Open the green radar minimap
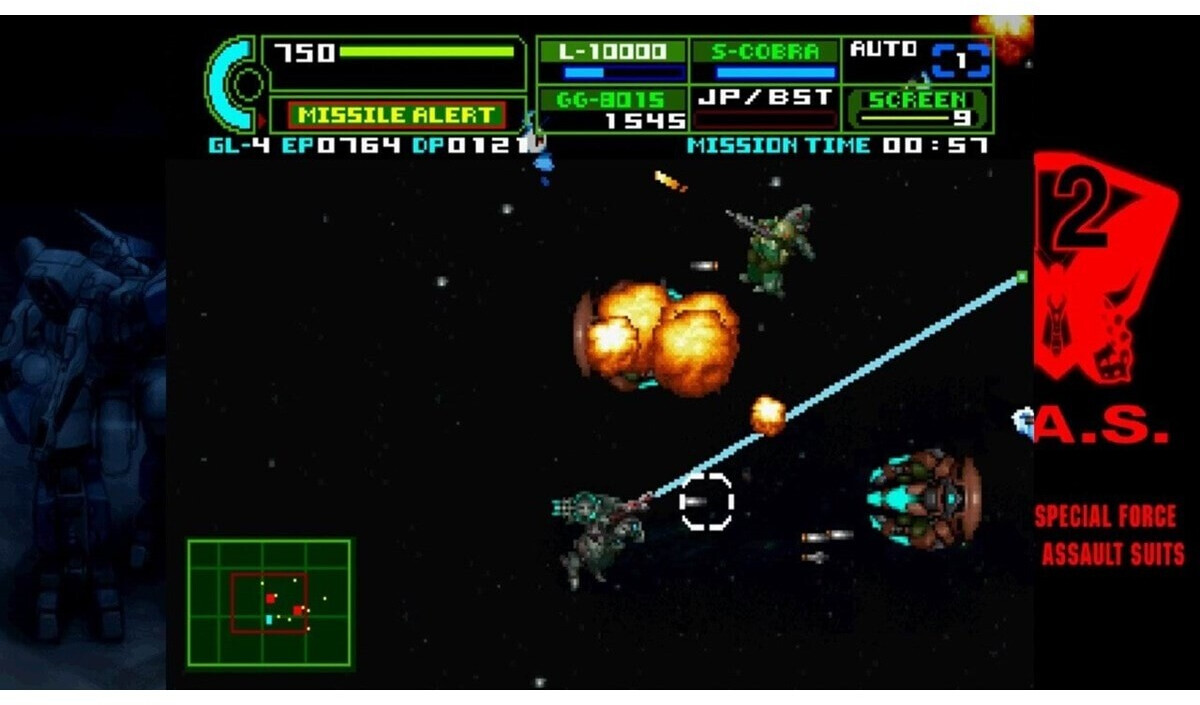This screenshot has height=705, width=1200. point(269,603)
